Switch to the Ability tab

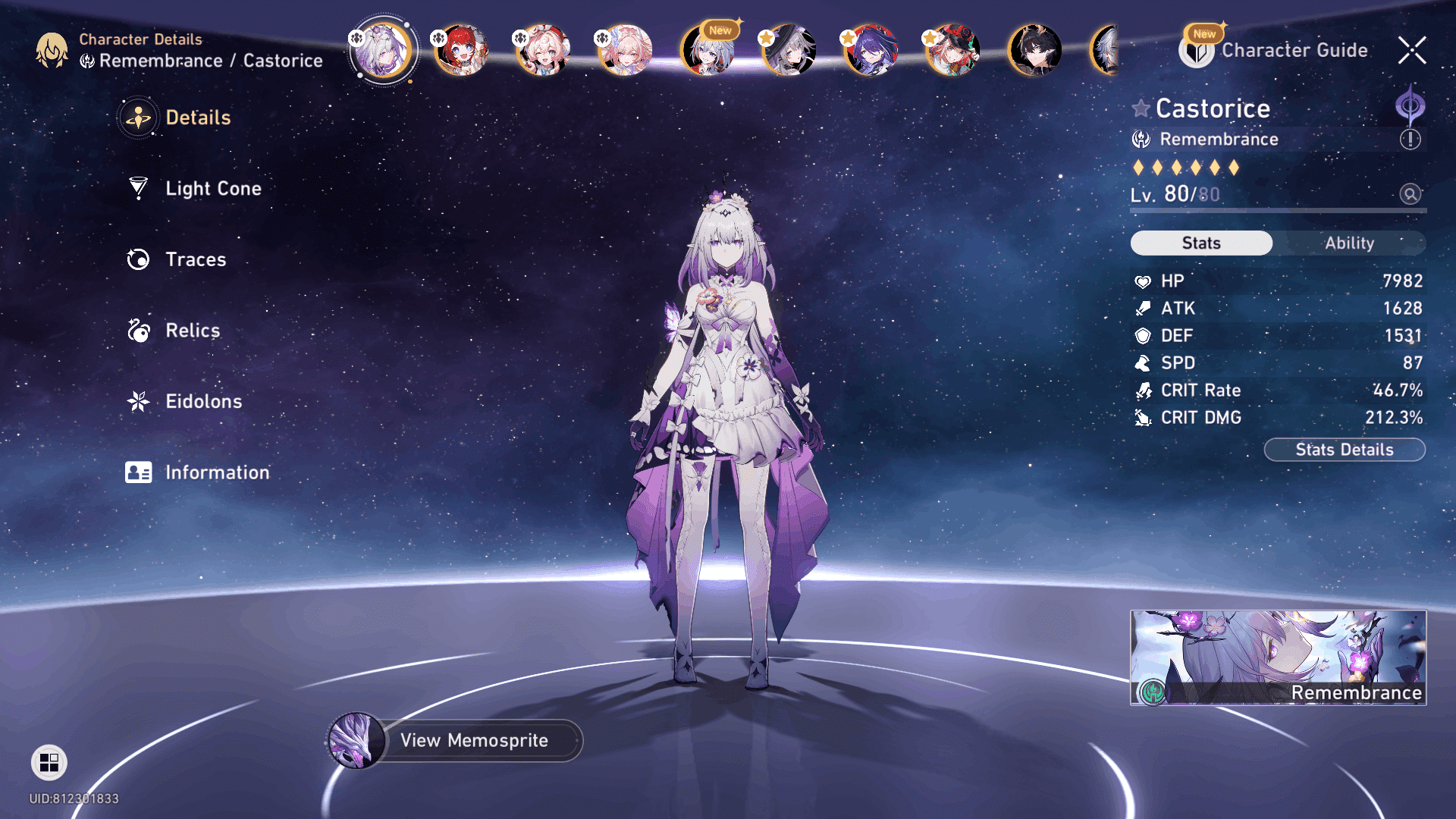pyautogui.click(x=1349, y=243)
